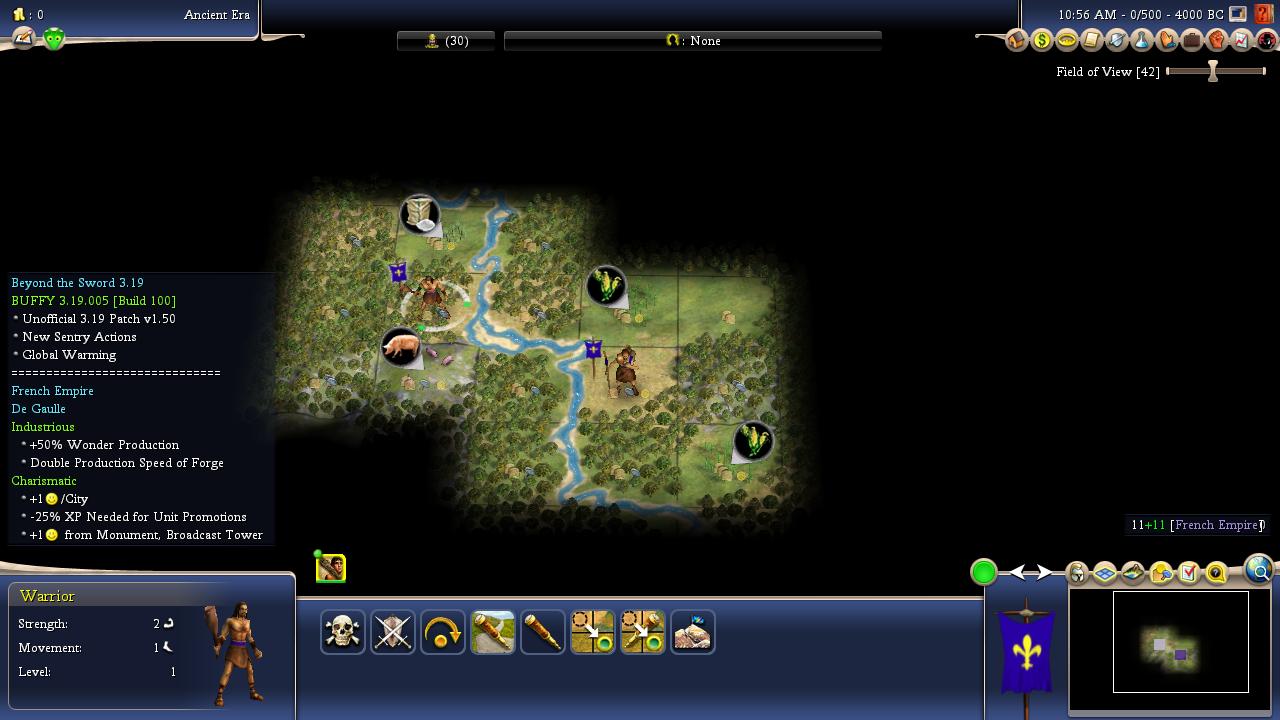Open the Military Advisor red fist icon

click(x=1217, y=41)
